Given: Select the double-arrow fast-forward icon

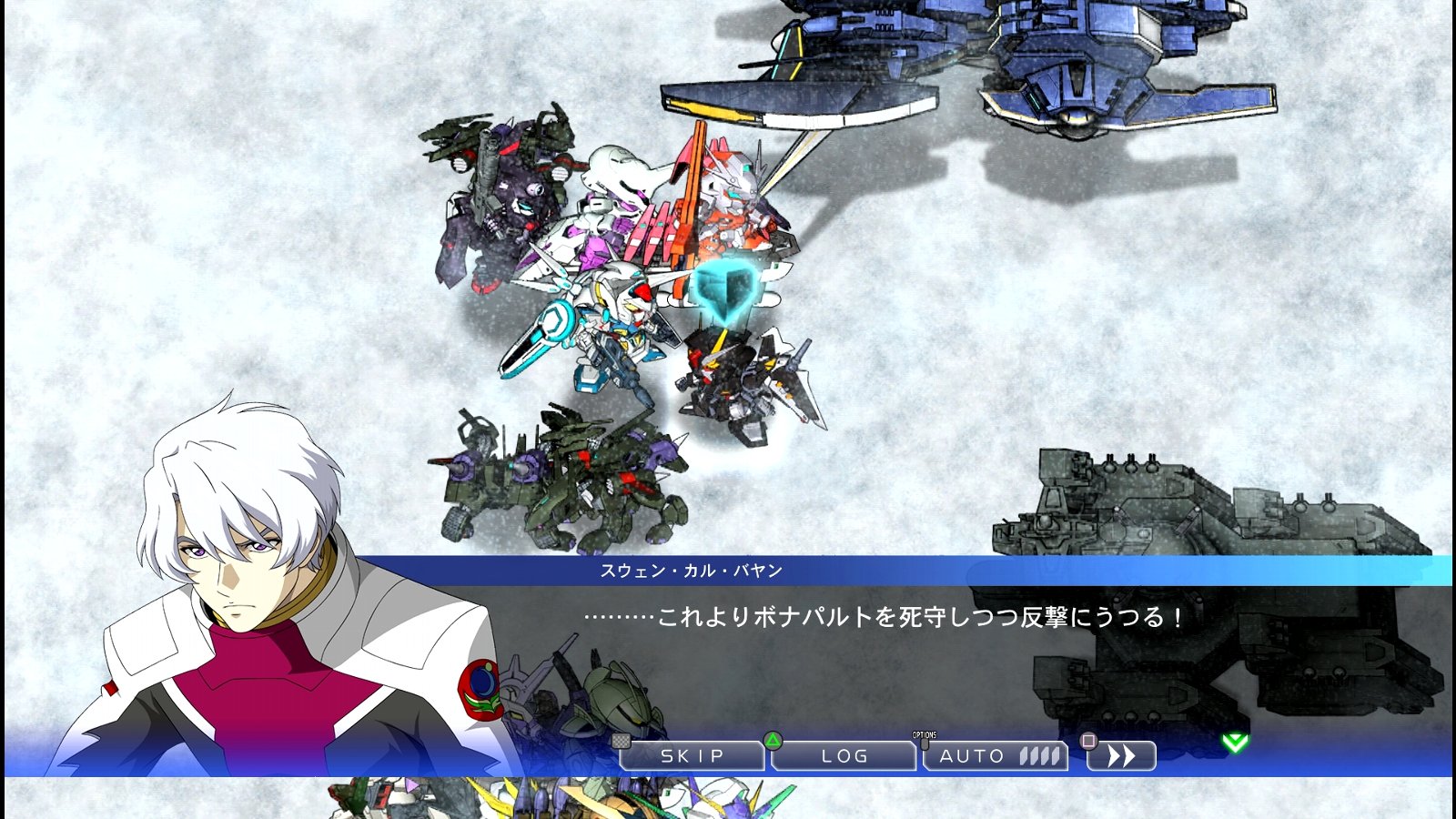Looking at the screenshot, I should coord(1122,755).
